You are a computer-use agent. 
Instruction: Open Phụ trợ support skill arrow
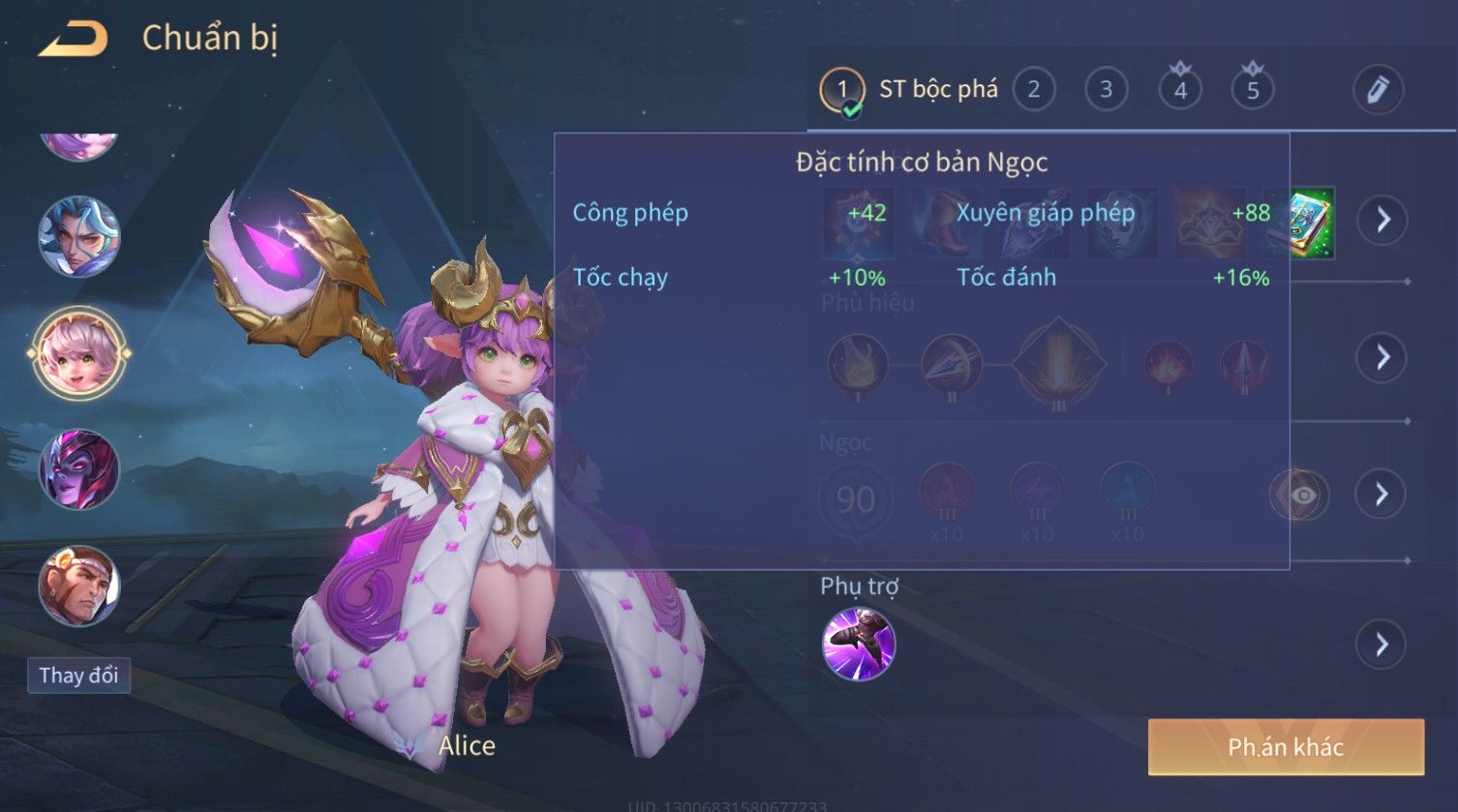coord(1382,645)
